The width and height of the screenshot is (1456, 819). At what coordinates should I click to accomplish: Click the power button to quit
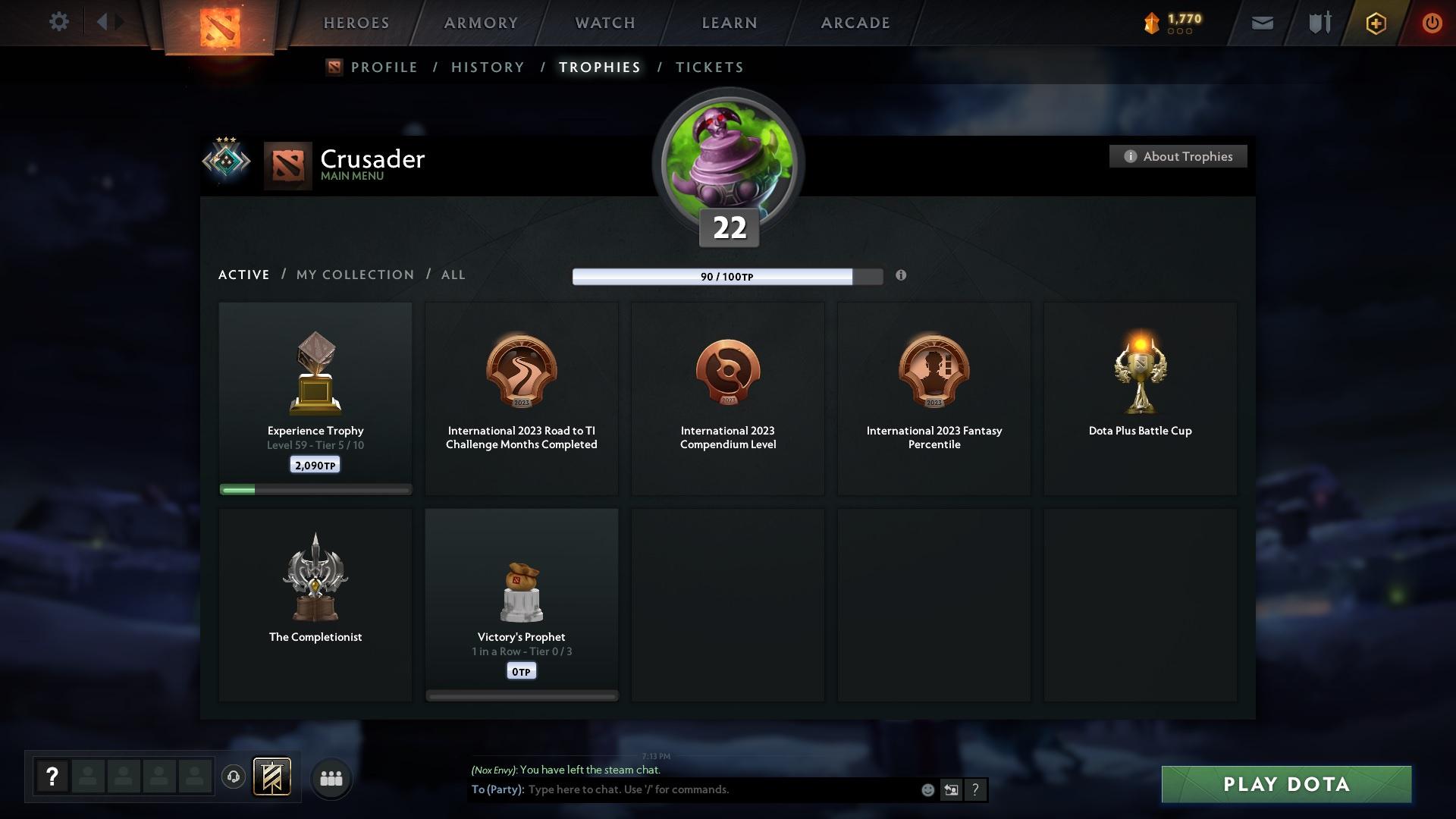[x=1432, y=23]
